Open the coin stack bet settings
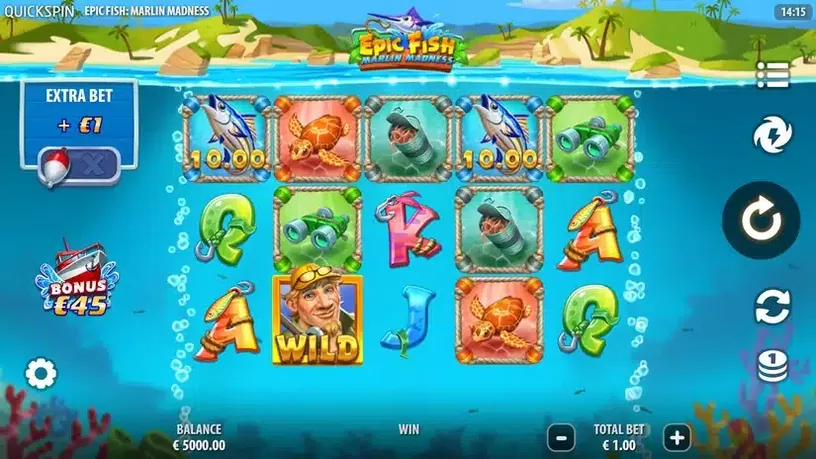 (x=772, y=365)
